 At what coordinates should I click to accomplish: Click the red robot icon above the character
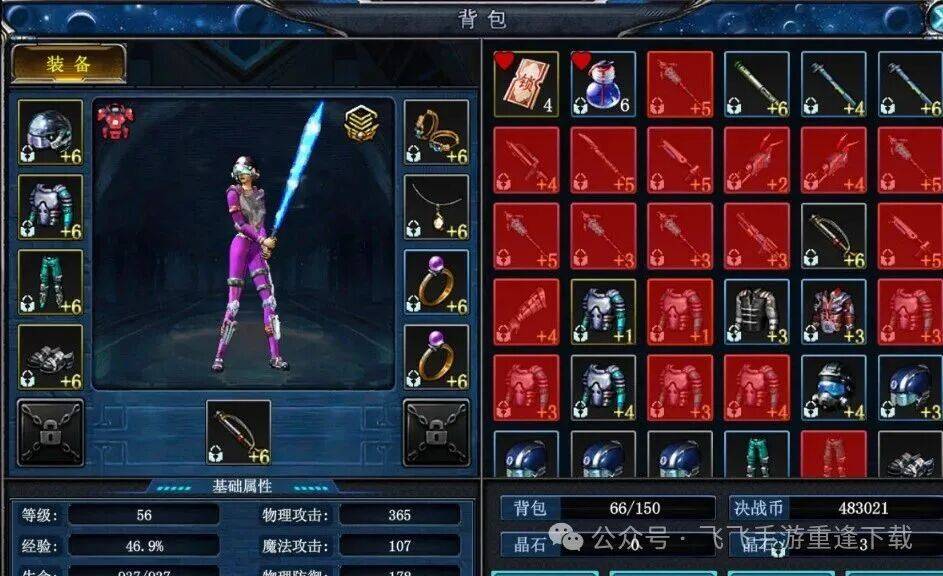click(115, 121)
